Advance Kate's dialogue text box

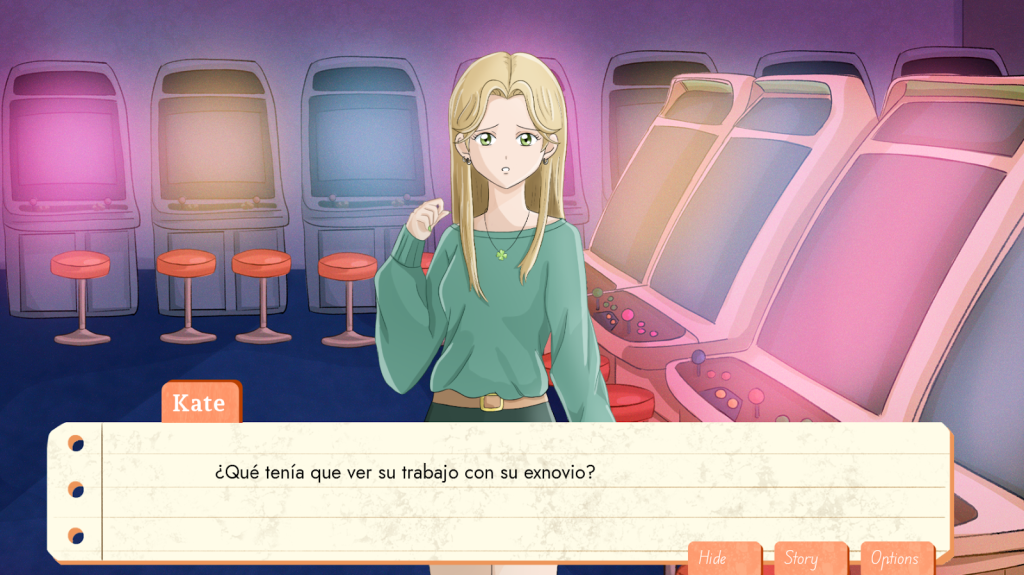coord(500,488)
